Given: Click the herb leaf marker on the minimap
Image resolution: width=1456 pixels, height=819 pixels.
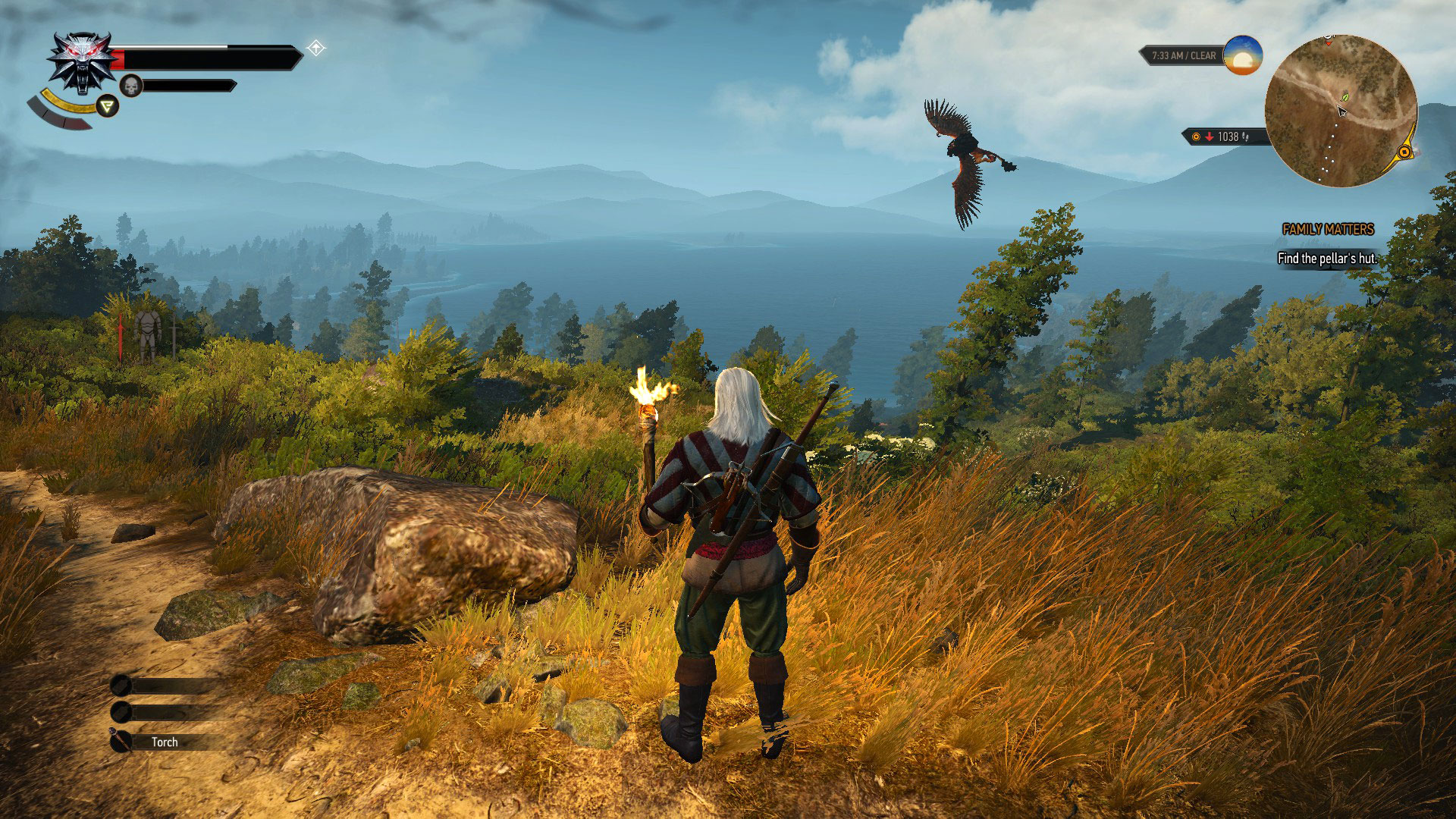Looking at the screenshot, I should pos(1345,98).
